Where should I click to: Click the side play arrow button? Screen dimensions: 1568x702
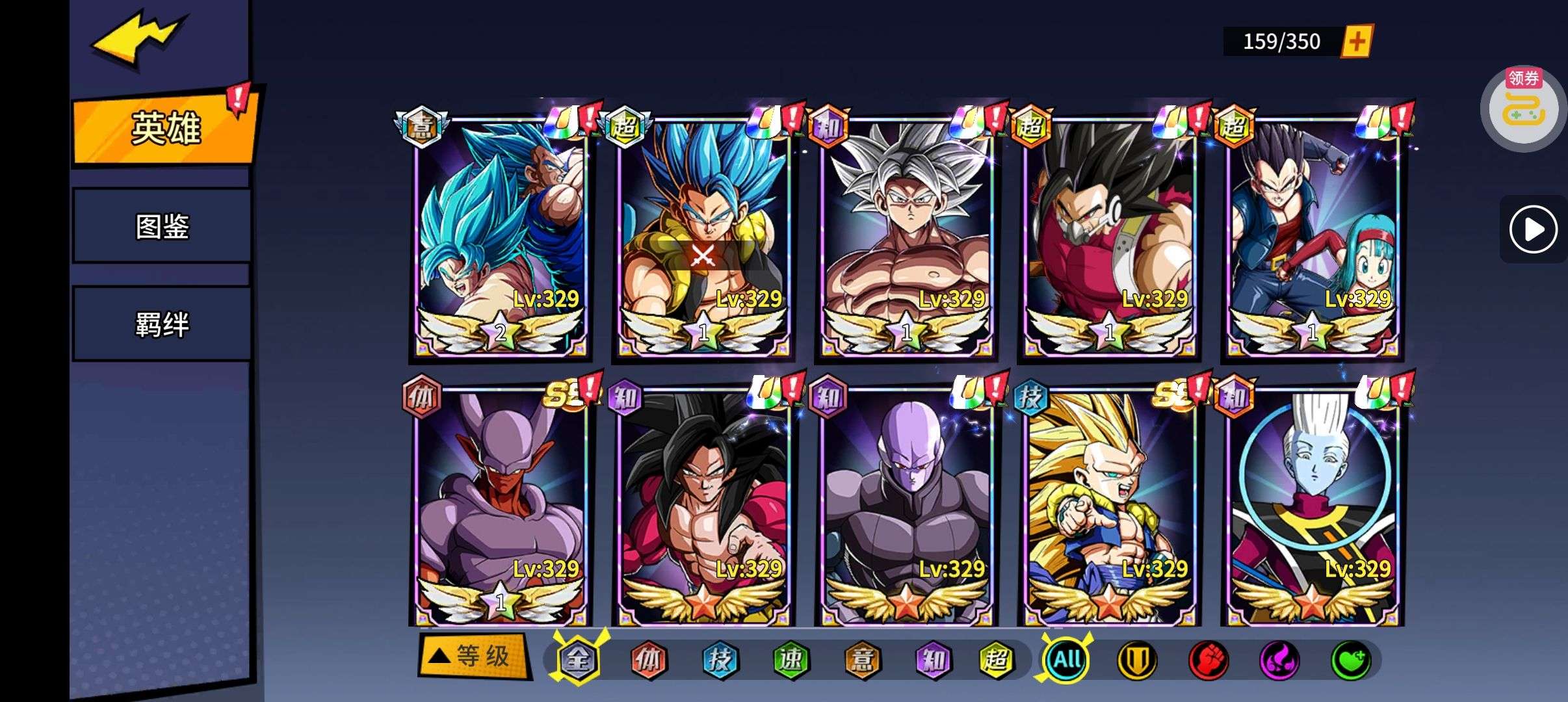[x=1533, y=229]
